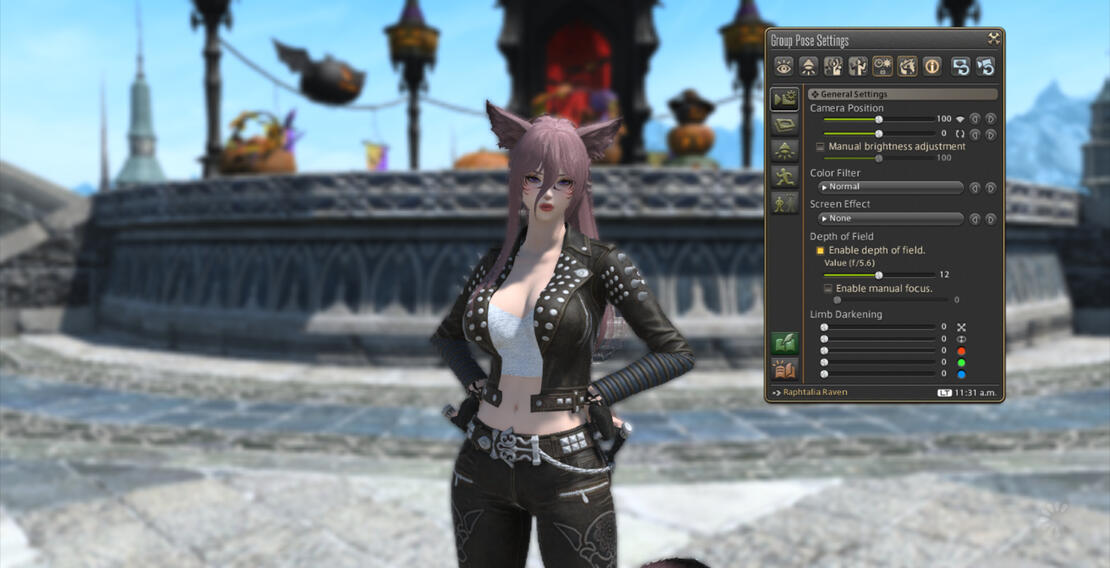Image resolution: width=1110 pixels, height=568 pixels.
Task: Click the red limb darkening slider handle
Action: pos(824,350)
